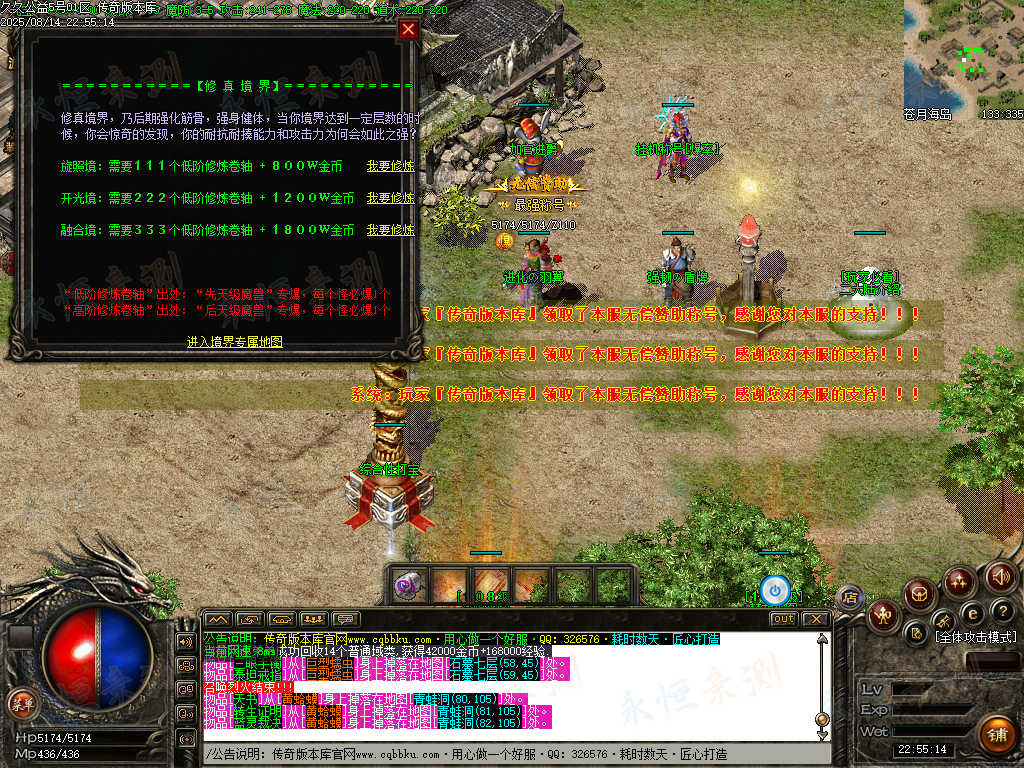This screenshot has width=1024, height=768.
Task: Choose 我要修炼 for the 开光境 realm
Action: point(390,198)
